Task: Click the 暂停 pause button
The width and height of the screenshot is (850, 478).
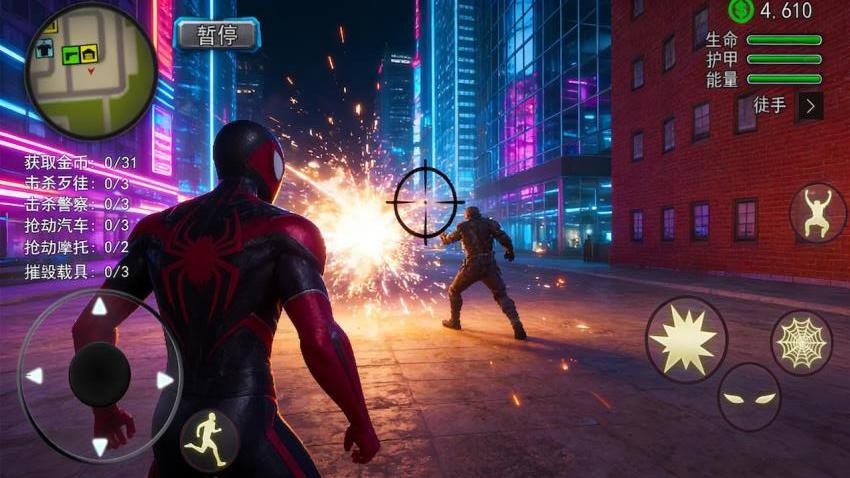Action: click(x=216, y=34)
